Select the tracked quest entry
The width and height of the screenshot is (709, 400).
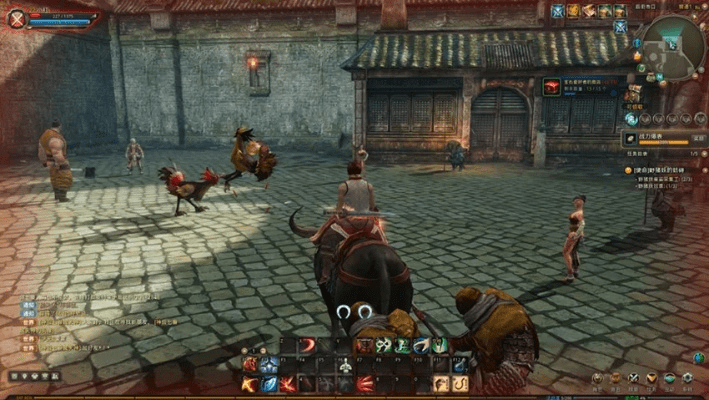(665, 170)
